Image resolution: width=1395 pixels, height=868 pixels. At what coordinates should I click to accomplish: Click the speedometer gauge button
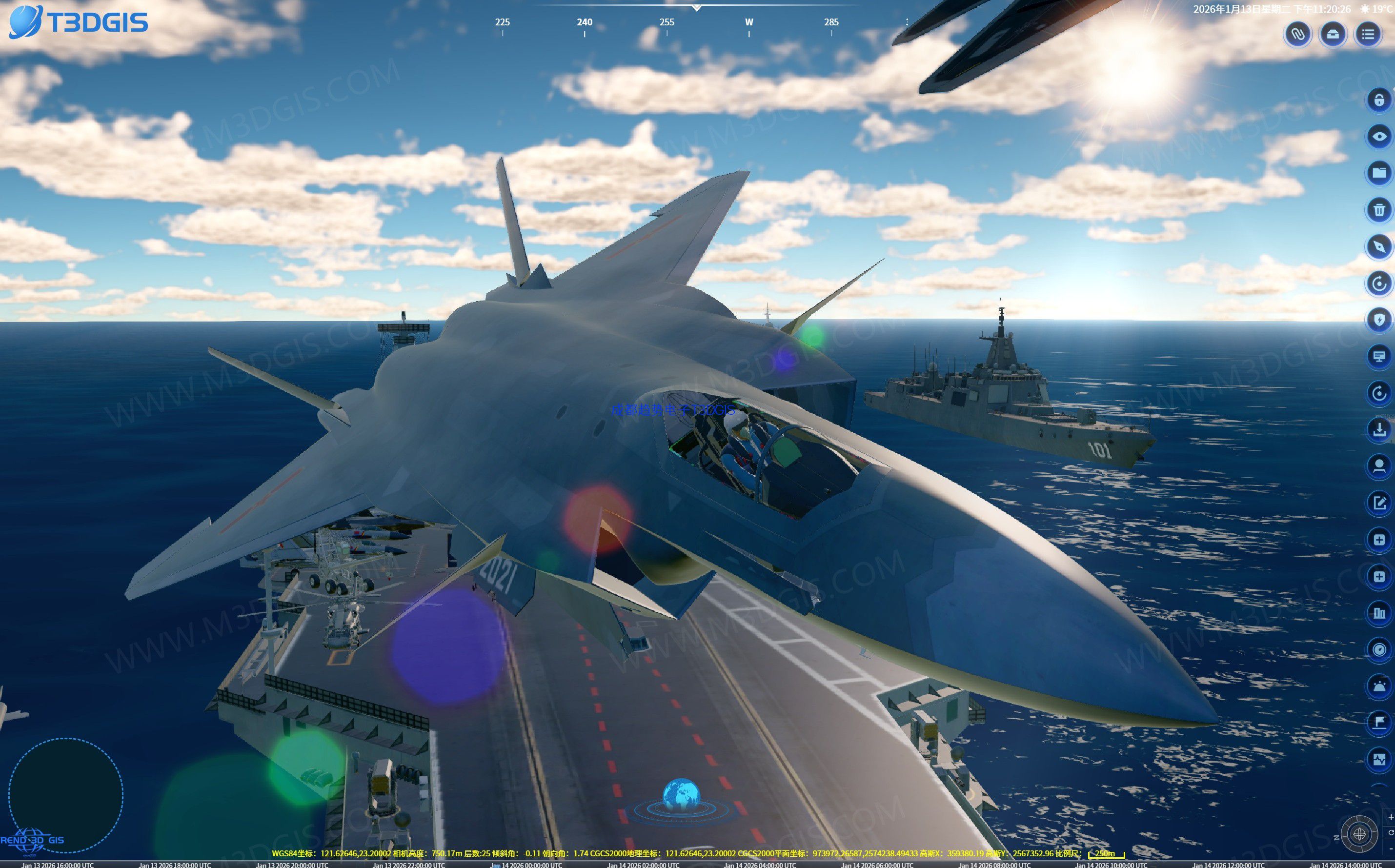coord(1379,649)
